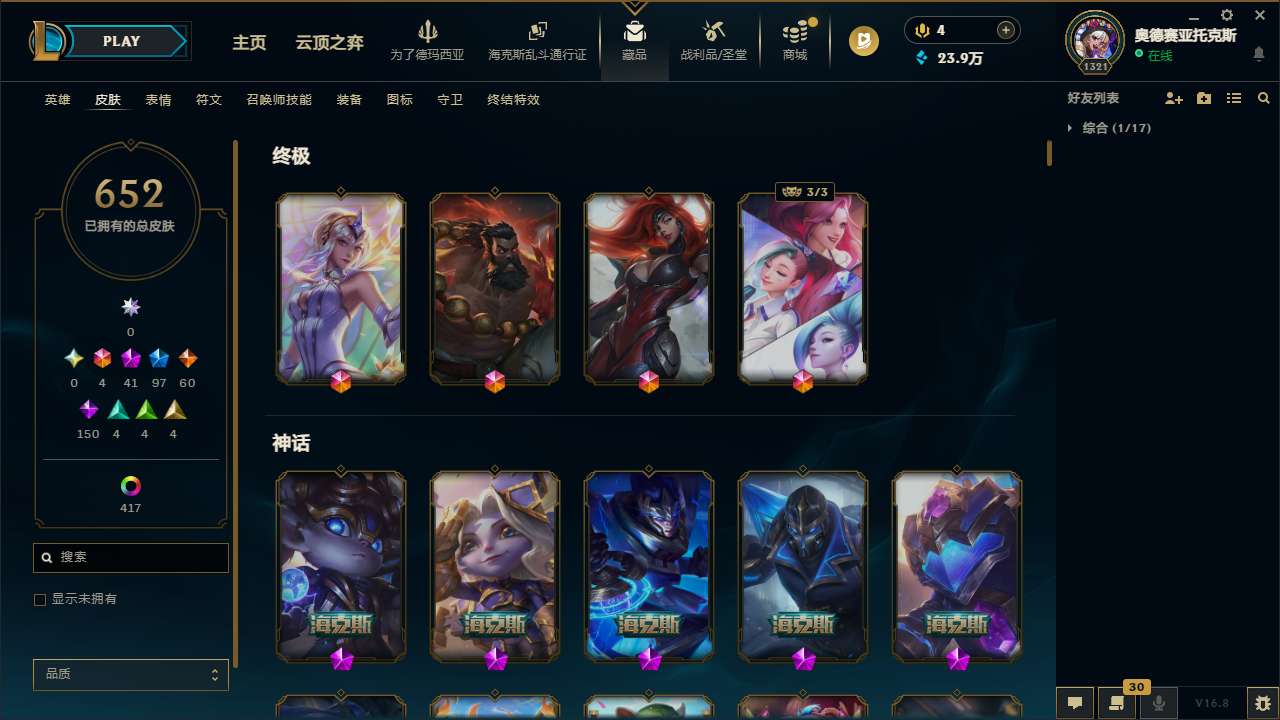Click the TFT currency coin icon near RP counter

coord(863,41)
